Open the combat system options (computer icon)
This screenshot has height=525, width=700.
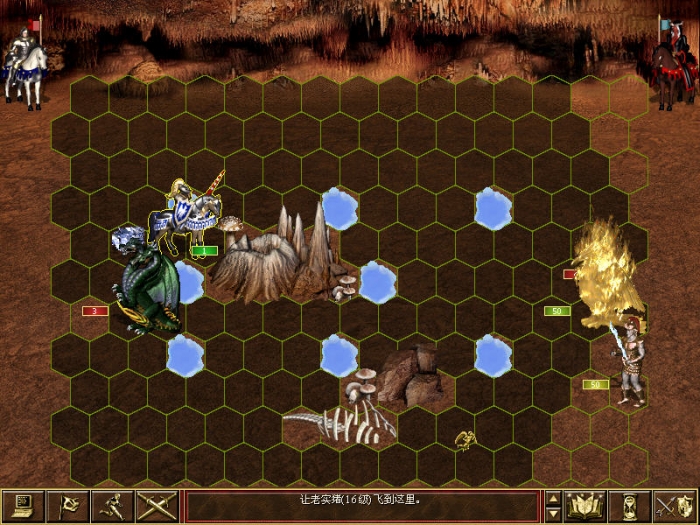[24, 506]
